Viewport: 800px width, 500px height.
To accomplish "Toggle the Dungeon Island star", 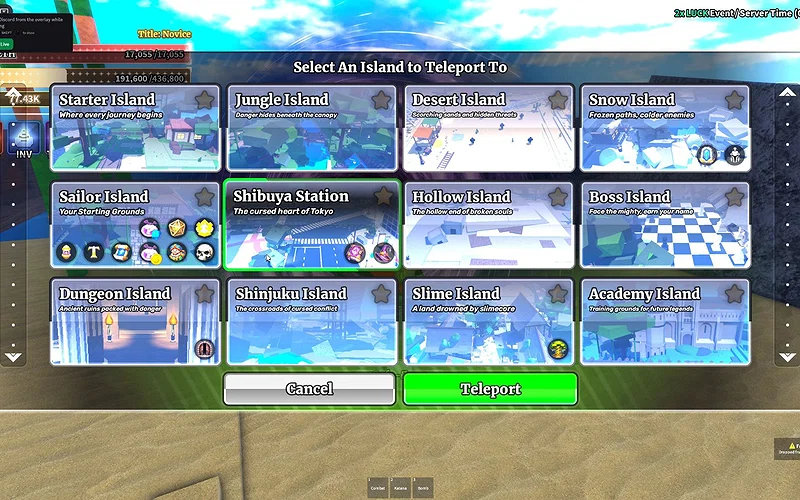I will point(204,294).
